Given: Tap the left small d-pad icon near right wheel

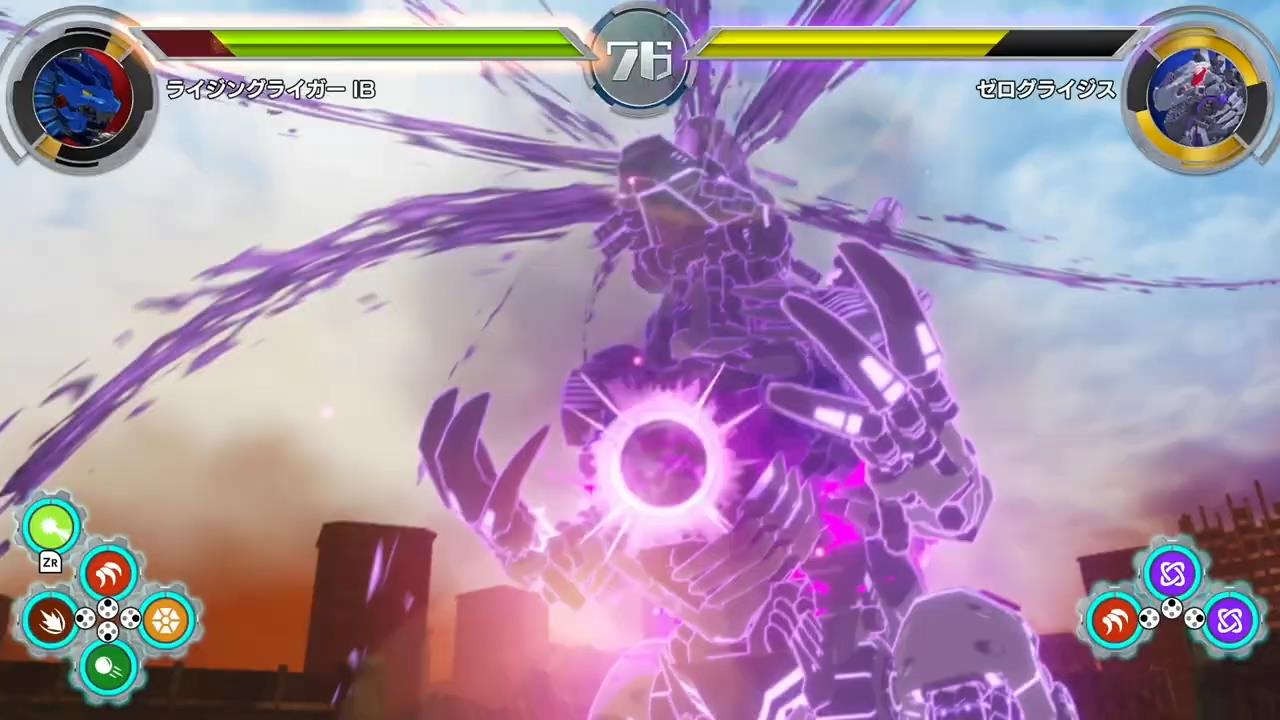Looking at the screenshot, I should (1149, 619).
